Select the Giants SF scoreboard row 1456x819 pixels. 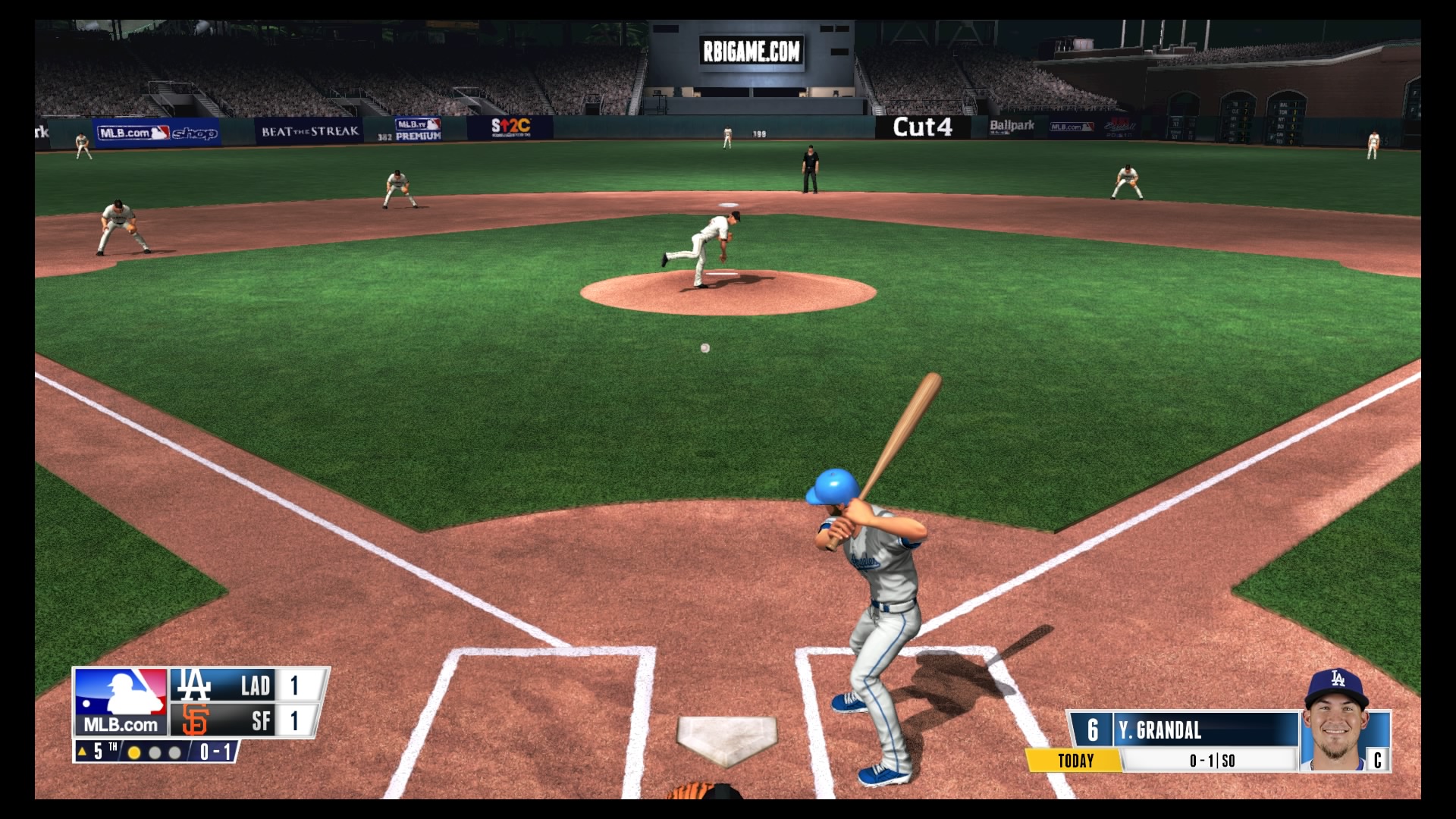[x=247, y=720]
